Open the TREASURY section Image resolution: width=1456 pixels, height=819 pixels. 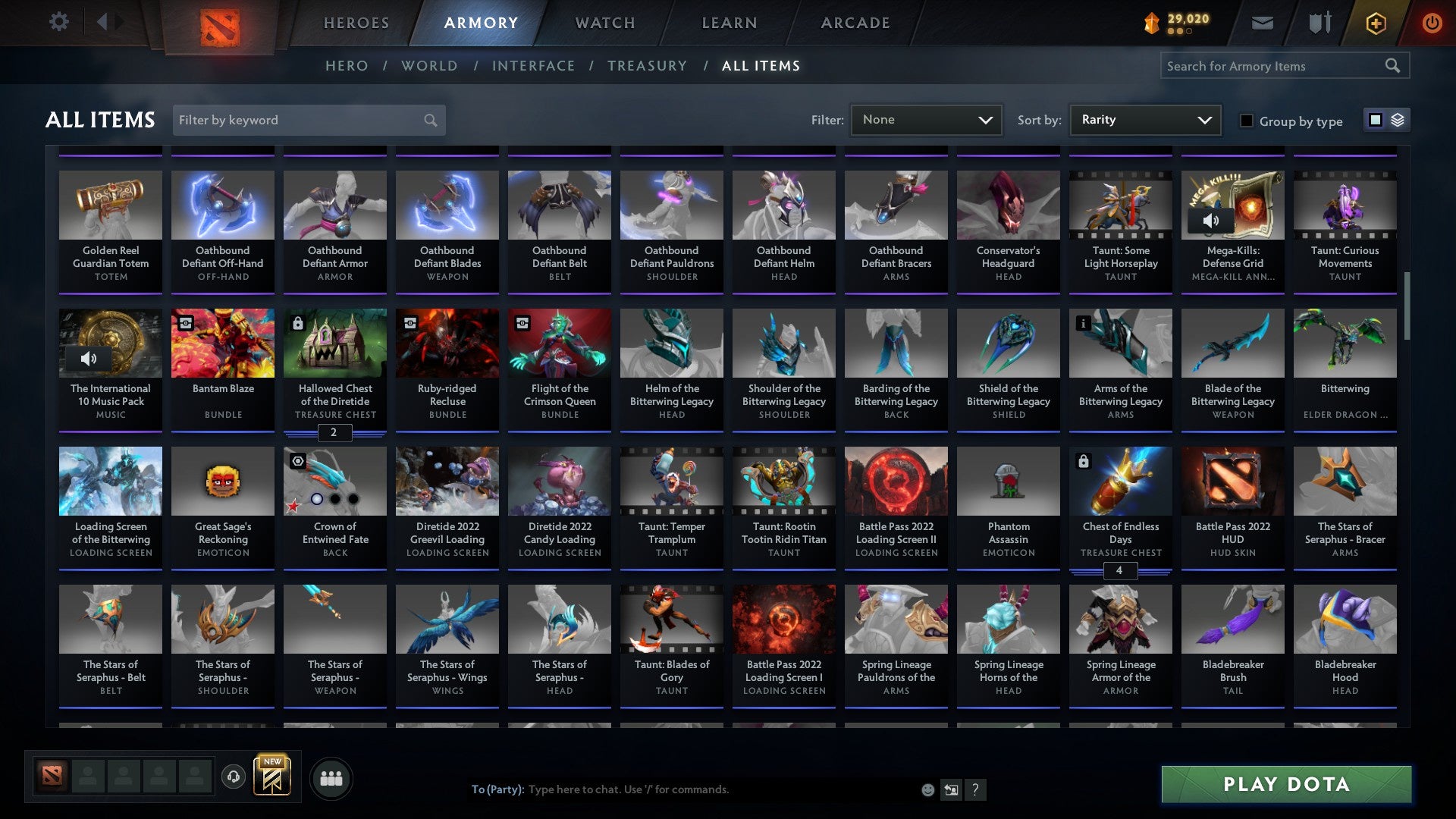[x=648, y=66]
